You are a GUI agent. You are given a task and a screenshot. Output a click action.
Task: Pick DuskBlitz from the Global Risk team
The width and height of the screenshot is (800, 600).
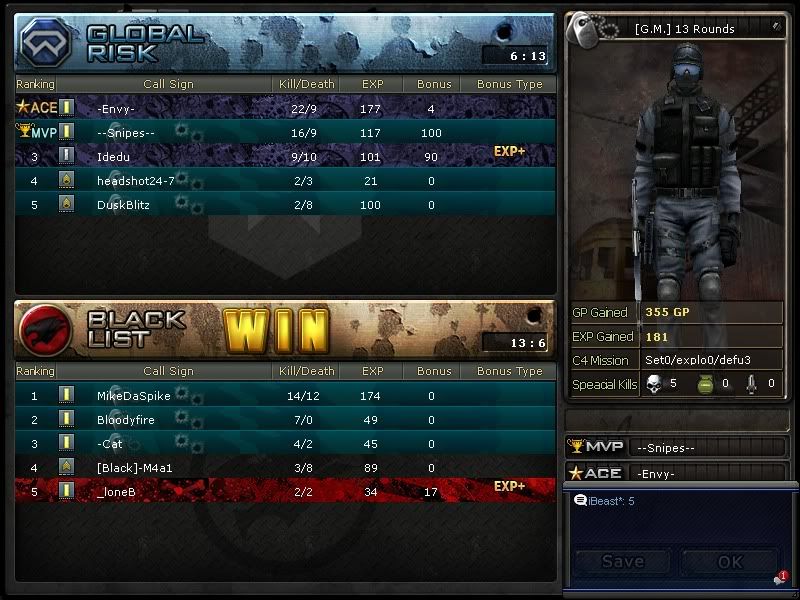pyautogui.click(x=285, y=205)
